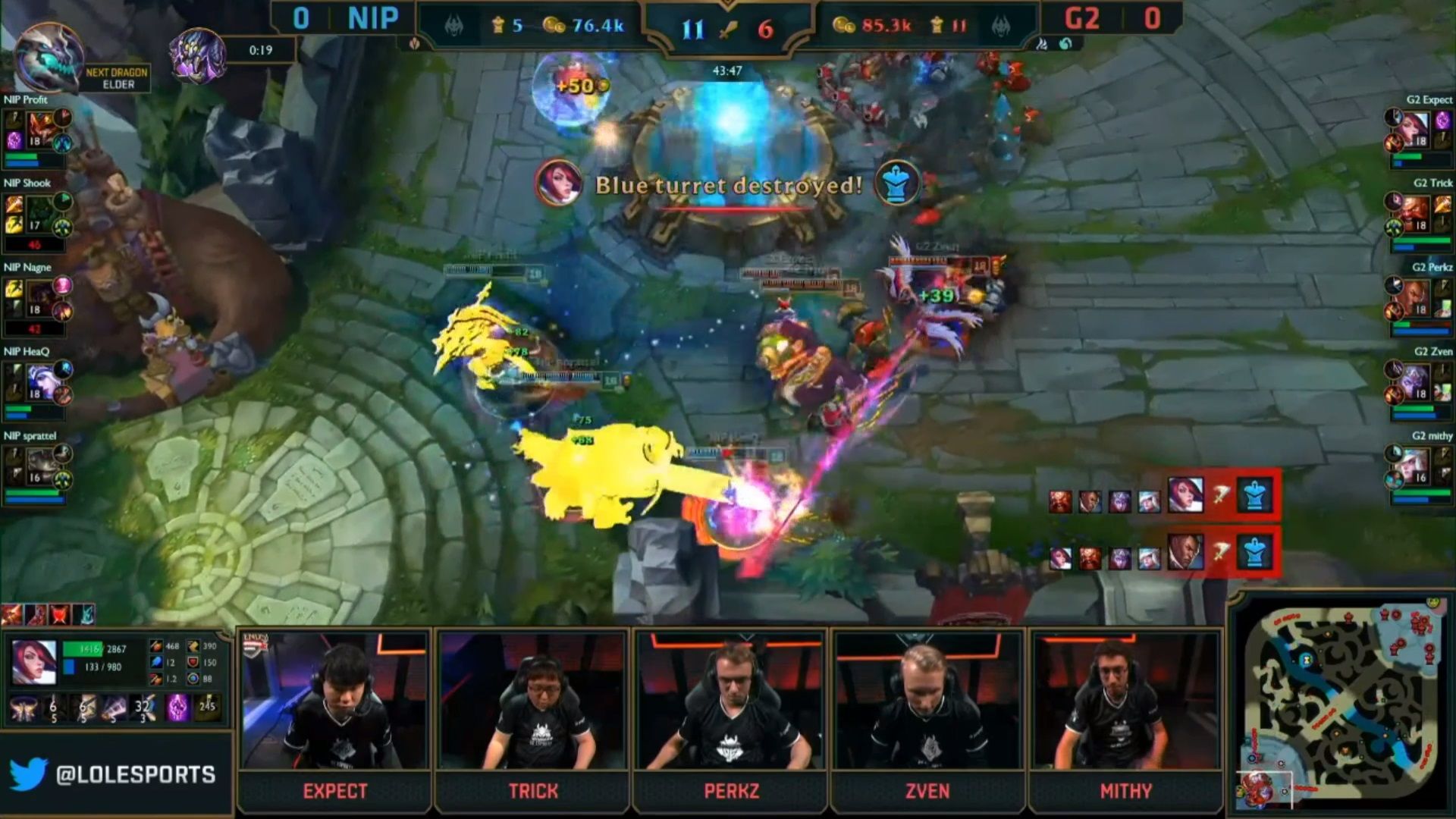Screen dimensions: 1456x819
Task: Select G2 Trick's champion portrait
Action: click(1417, 212)
